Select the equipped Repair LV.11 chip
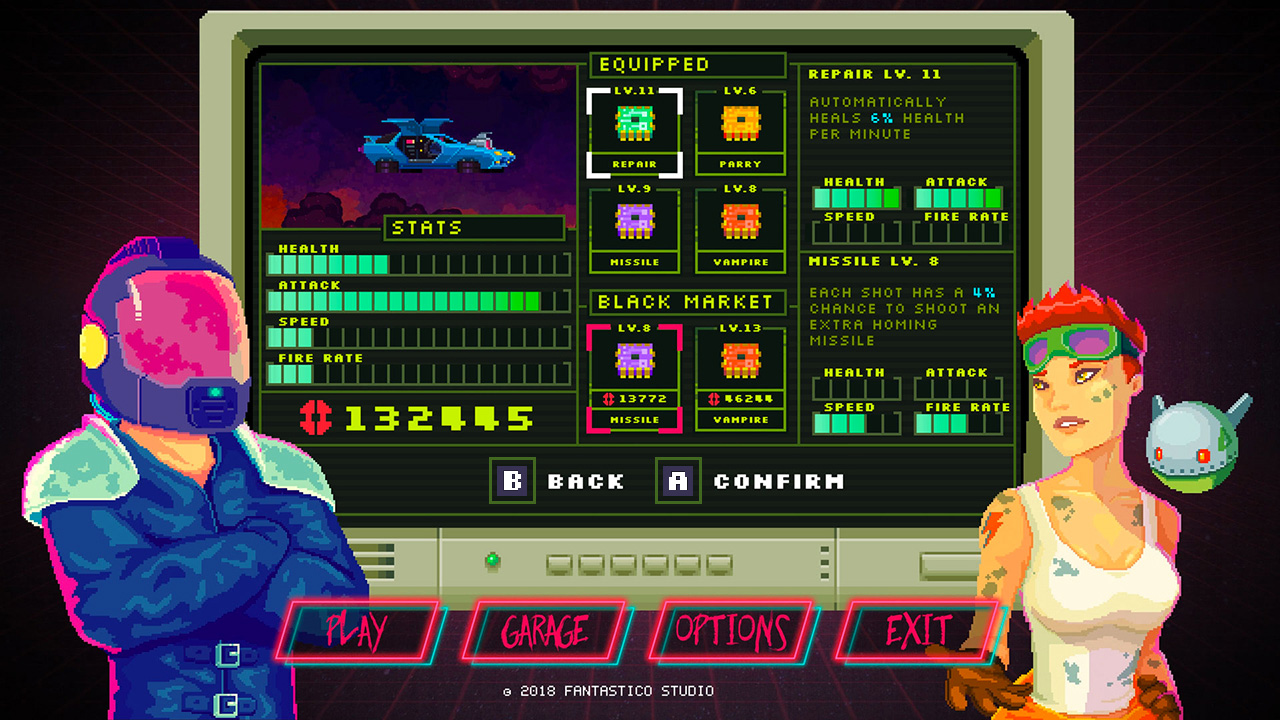The image size is (1280, 720). pyautogui.click(x=634, y=122)
